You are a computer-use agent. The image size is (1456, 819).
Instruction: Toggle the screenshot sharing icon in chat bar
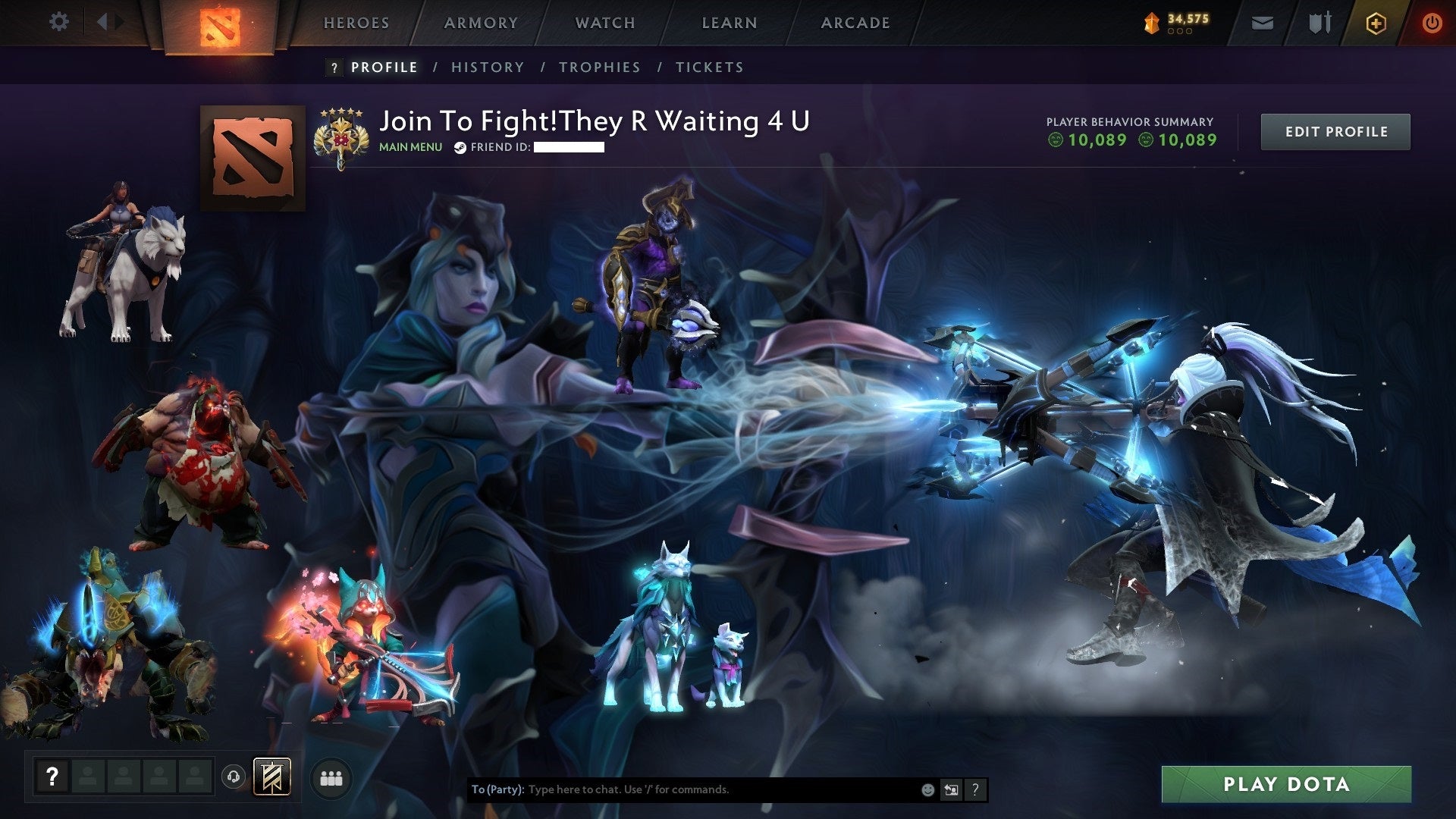click(x=951, y=789)
